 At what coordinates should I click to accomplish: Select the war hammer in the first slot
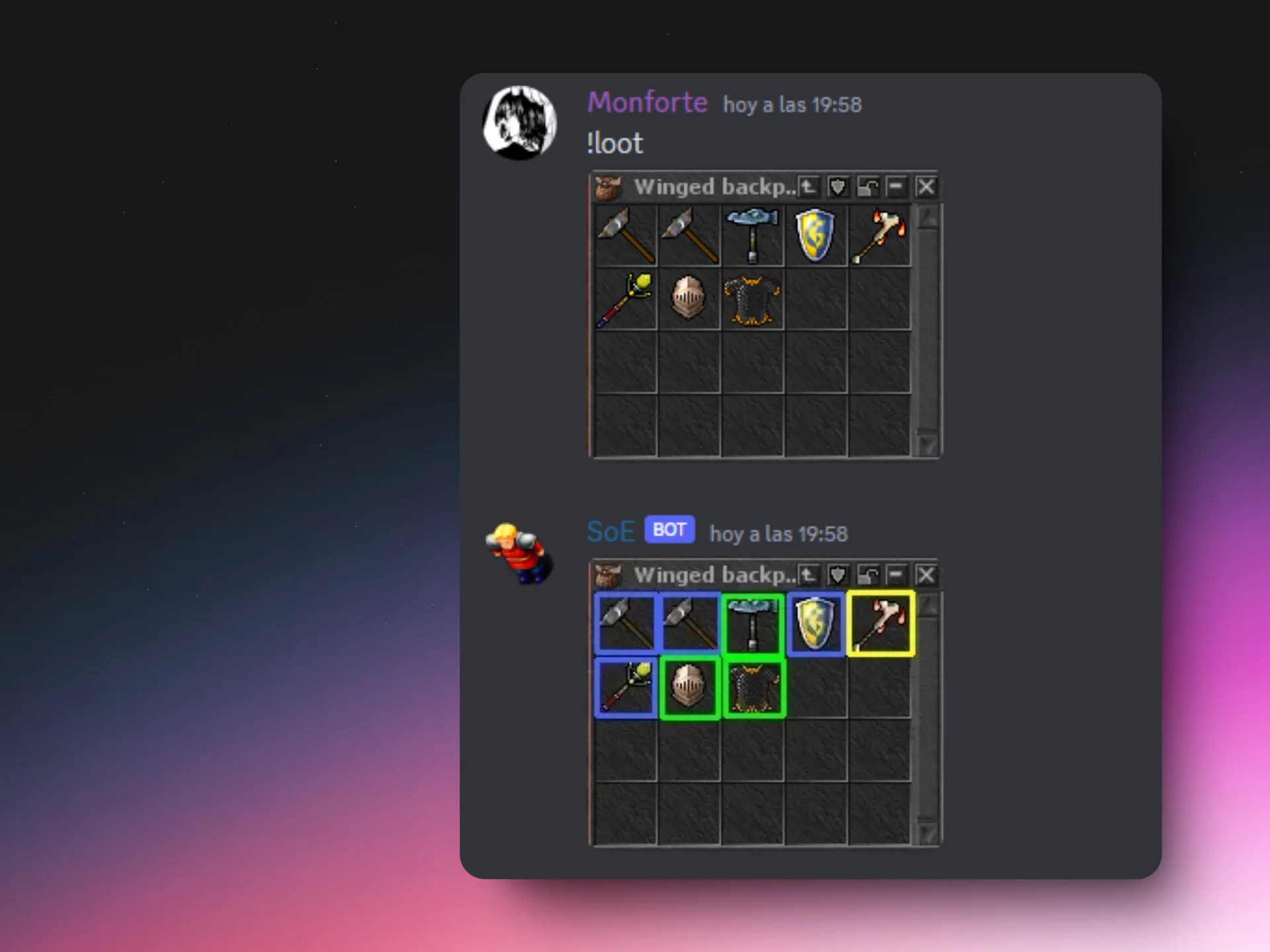(625, 235)
